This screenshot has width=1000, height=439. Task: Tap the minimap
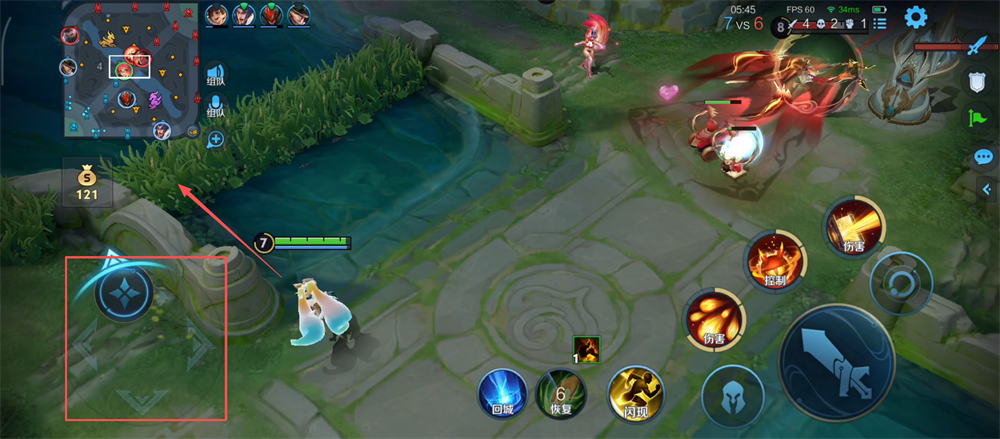[130, 70]
